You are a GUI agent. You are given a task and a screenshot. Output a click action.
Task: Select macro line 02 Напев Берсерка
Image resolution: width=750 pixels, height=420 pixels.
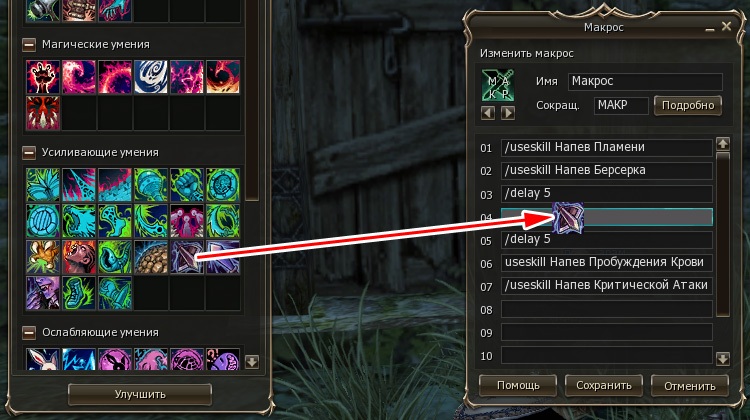click(606, 170)
